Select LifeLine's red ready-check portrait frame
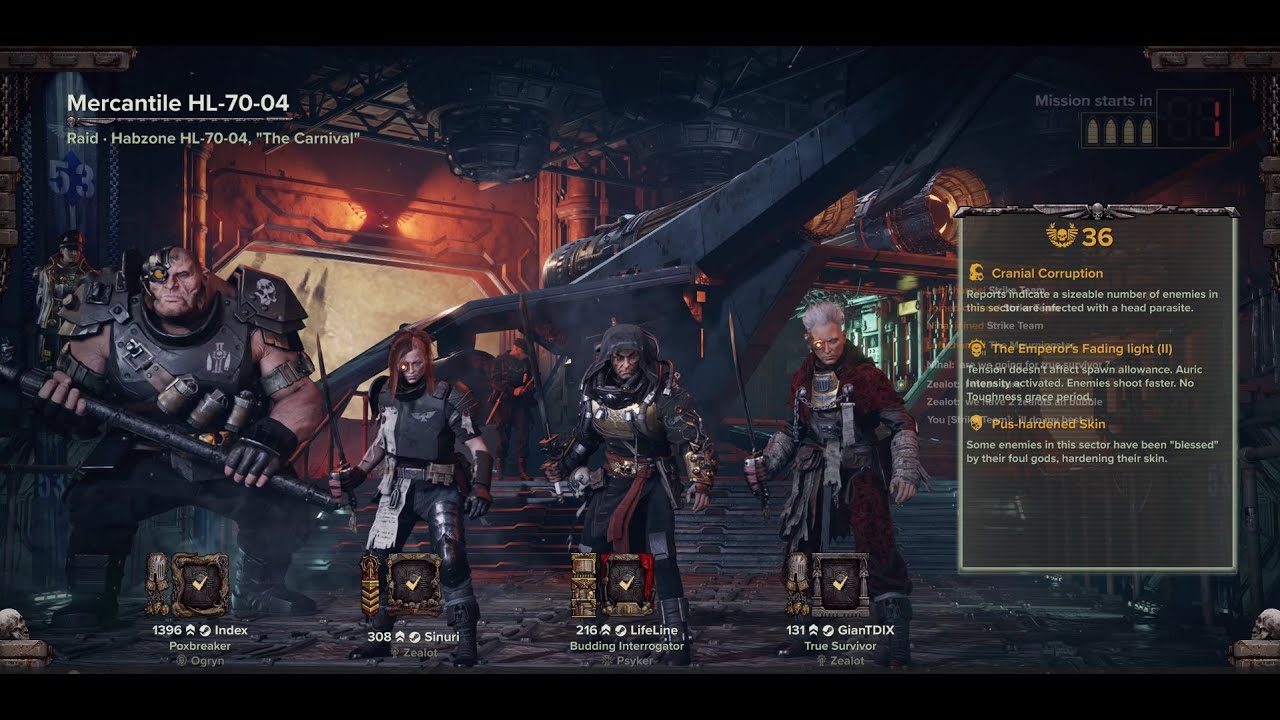 627,584
